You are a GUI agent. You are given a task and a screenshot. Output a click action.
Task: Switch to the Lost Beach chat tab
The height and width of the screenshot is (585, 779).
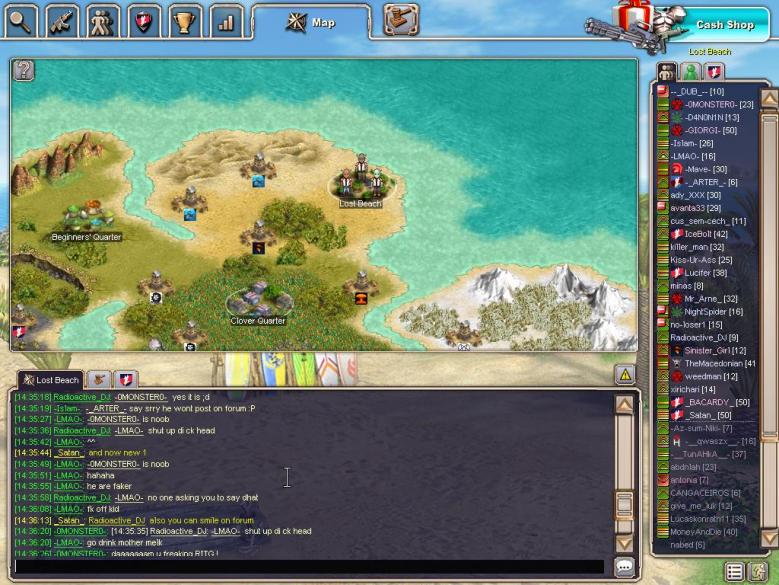(50, 380)
